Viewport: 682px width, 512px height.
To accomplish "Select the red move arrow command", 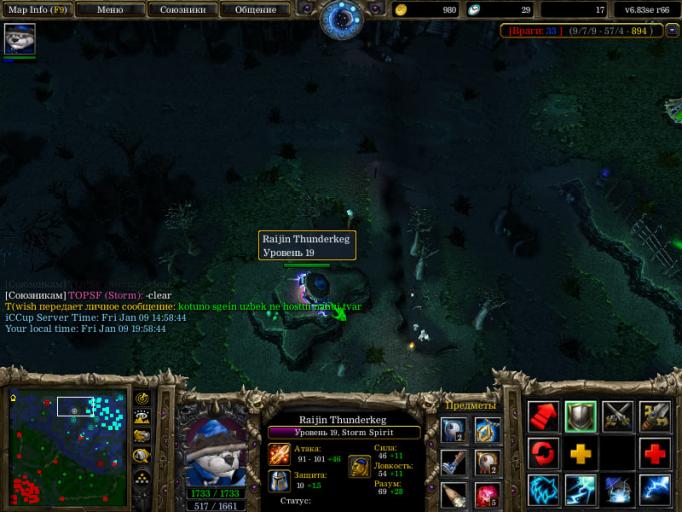I will pos(544,416).
